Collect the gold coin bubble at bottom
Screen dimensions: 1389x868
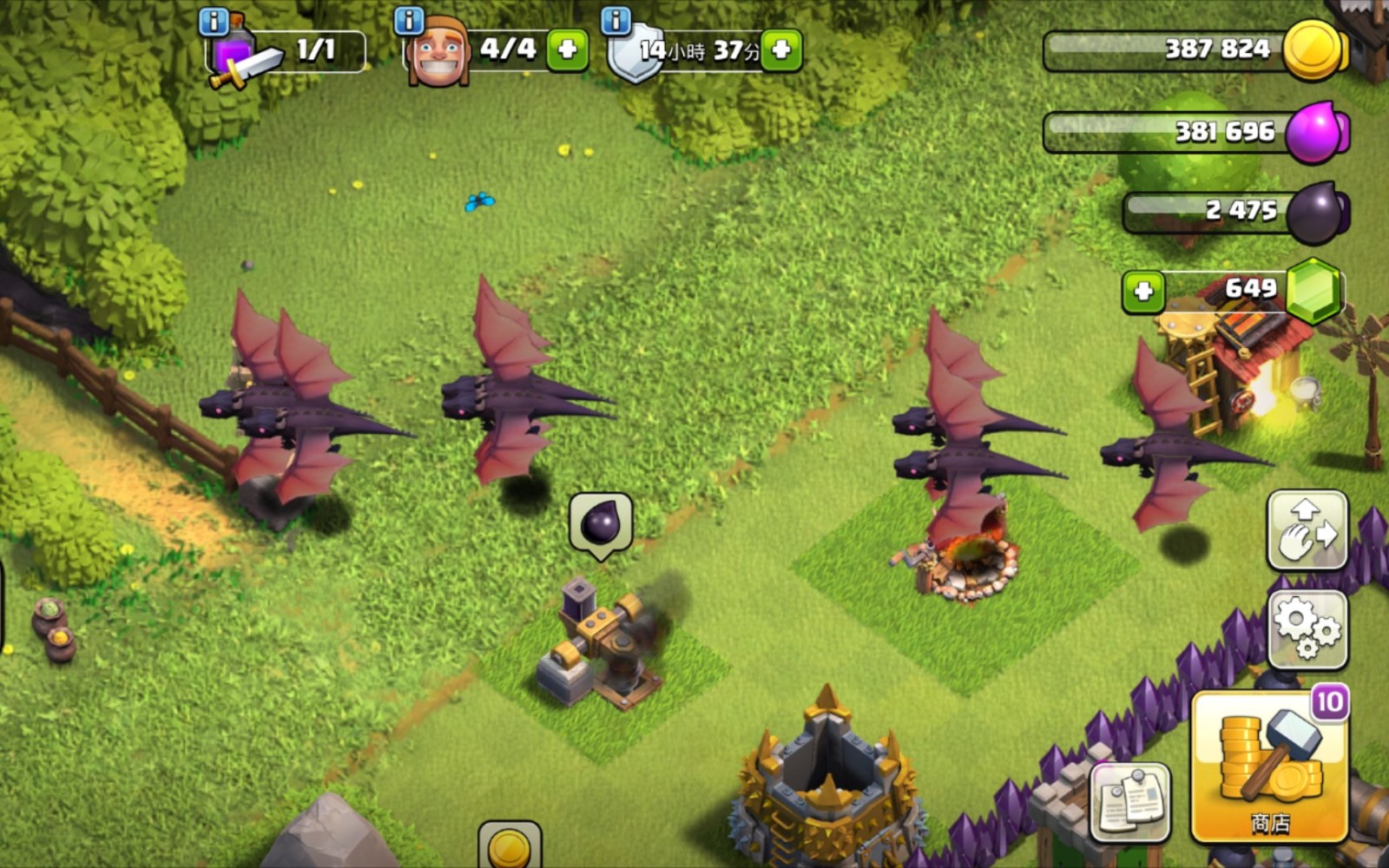pyautogui.click(x=510, y=846)
